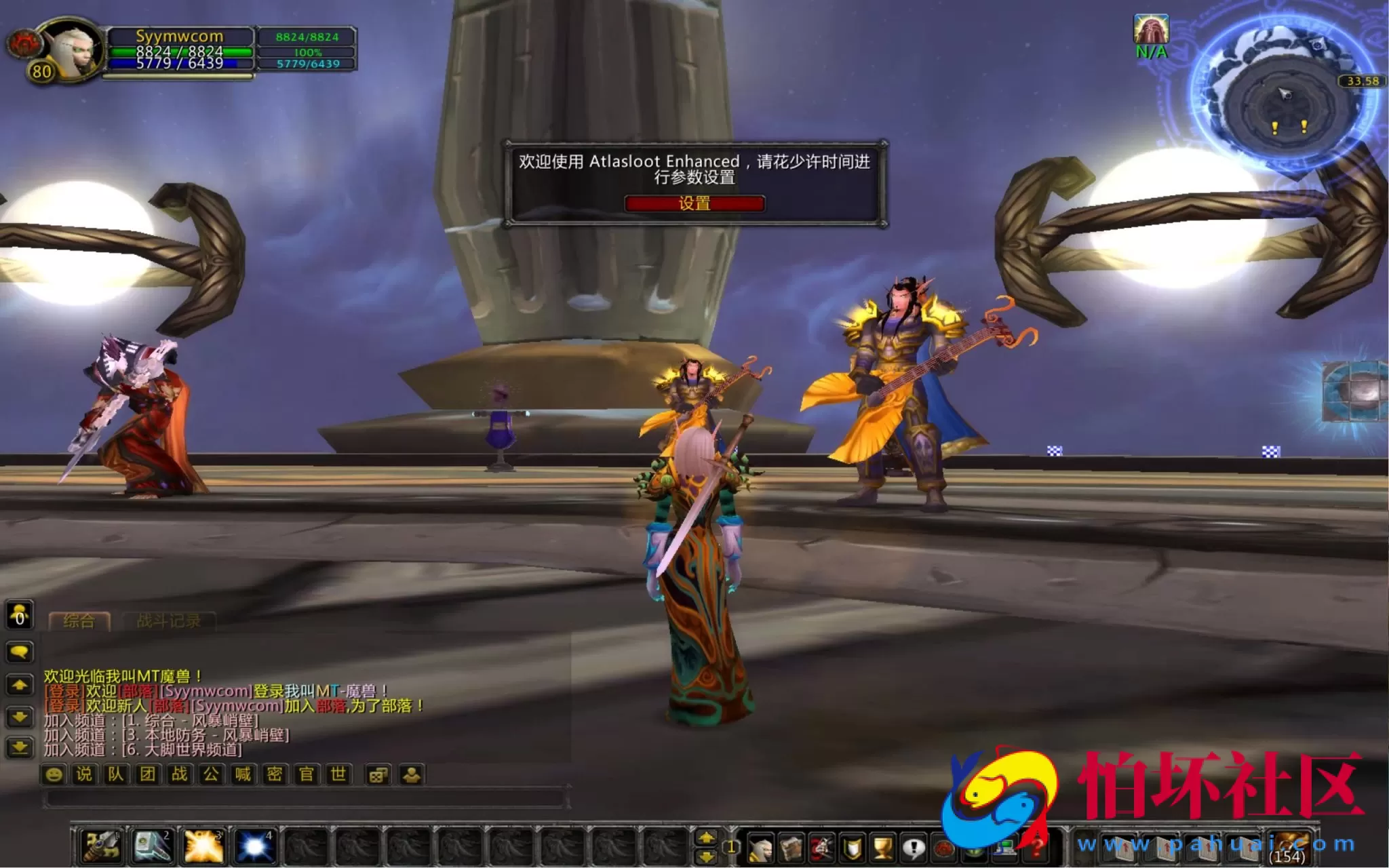The image size is (1389, 868).
Task: Click the chat scroll-down arrow
Action: coord(19,717)
